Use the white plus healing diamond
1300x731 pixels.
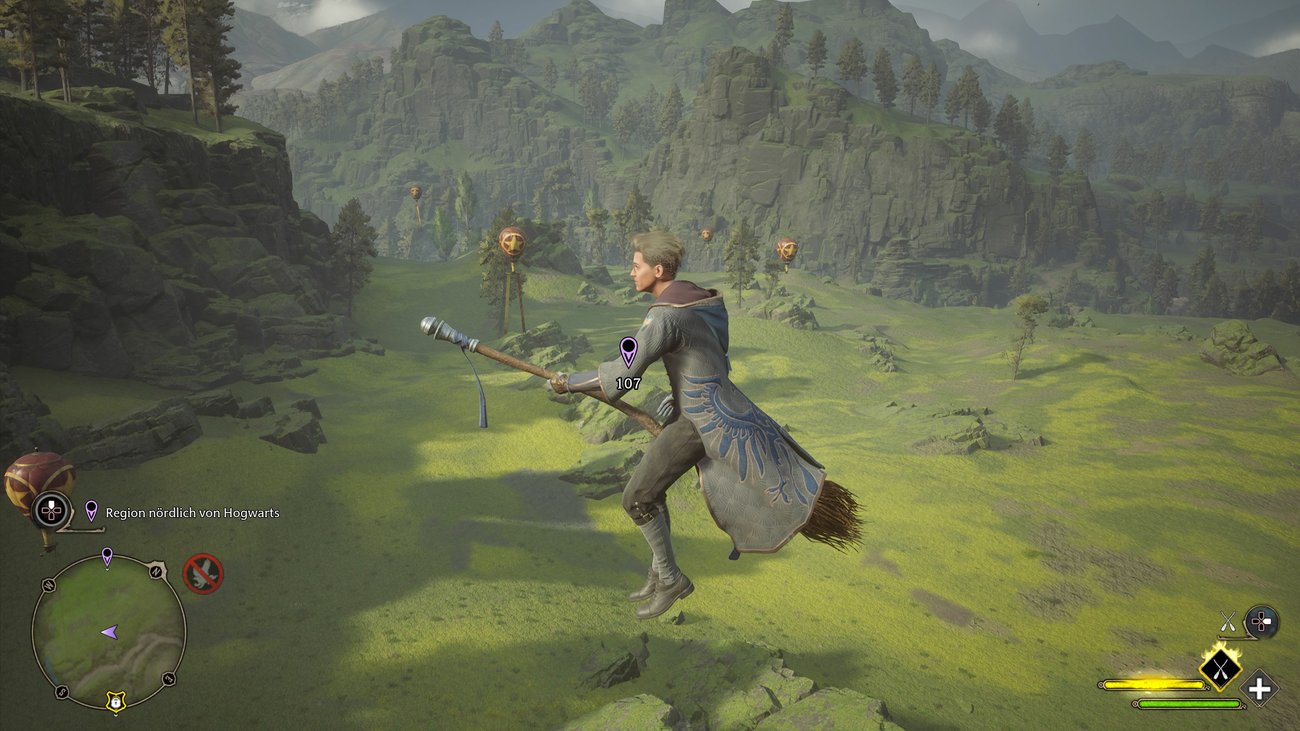coord(1260,689)
